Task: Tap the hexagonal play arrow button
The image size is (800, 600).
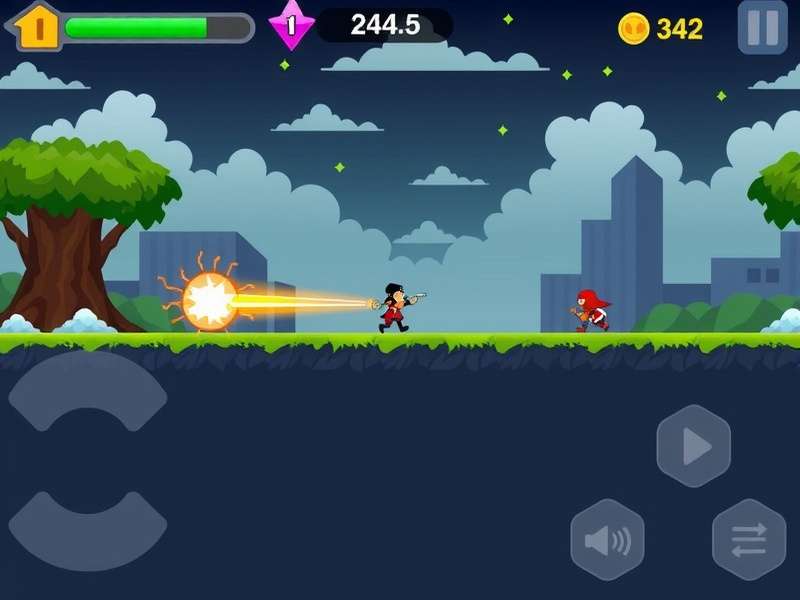Action: point(693,447)
